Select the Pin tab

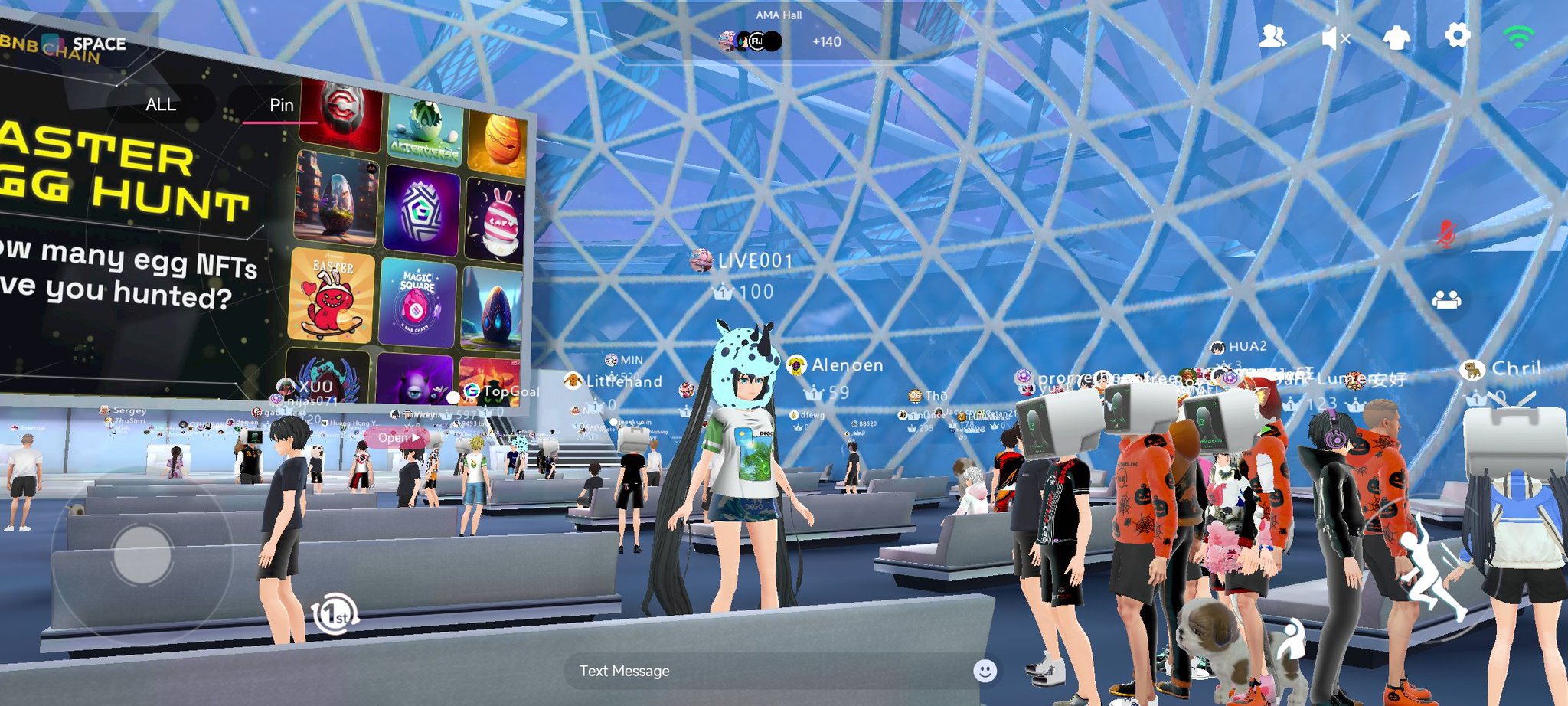point(281,106)
